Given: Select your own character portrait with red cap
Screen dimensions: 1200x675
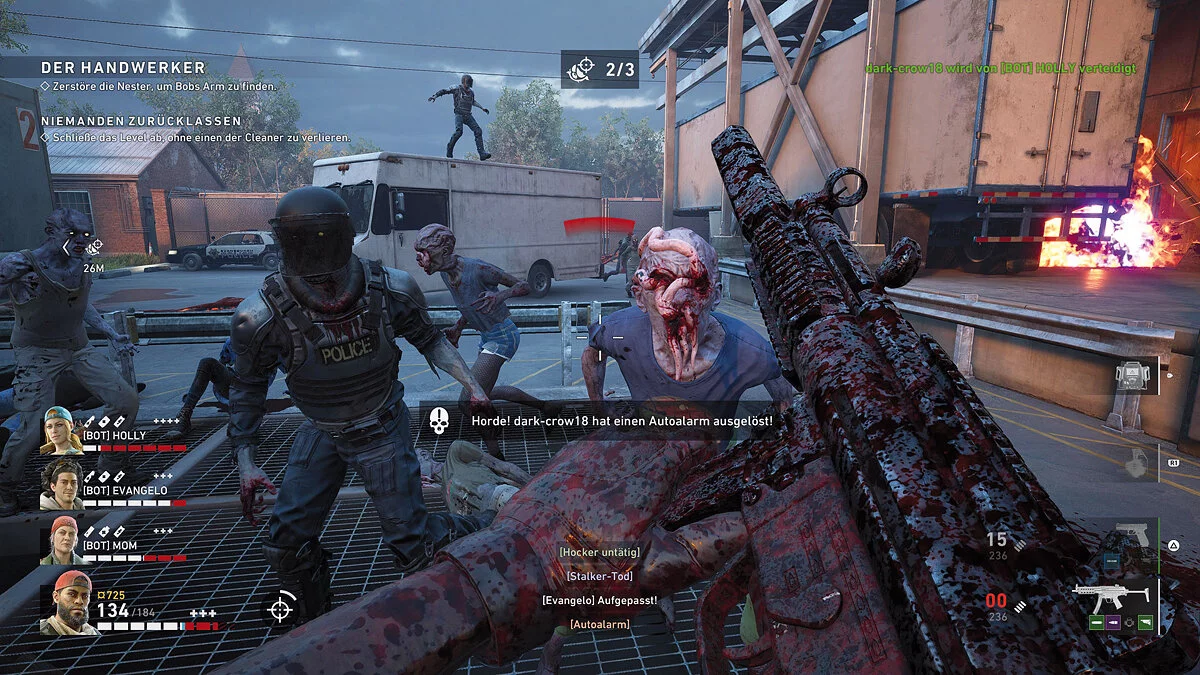Looking at the screenshot, I should pyautogui.click(x=69, y=603).
